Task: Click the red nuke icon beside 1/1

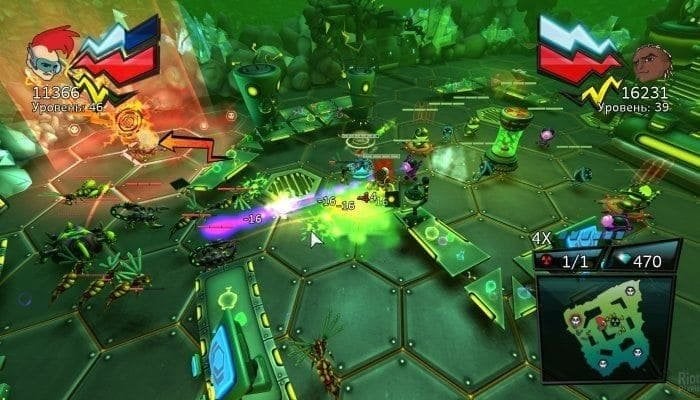Action: tap(545, 259)
